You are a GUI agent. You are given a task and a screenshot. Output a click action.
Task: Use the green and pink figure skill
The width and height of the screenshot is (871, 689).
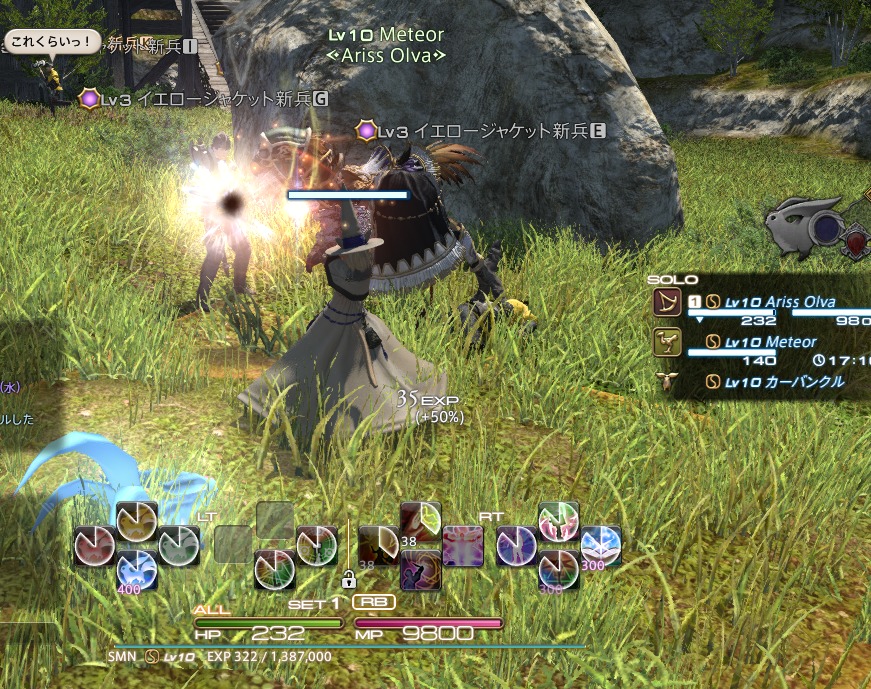(558, 522)
